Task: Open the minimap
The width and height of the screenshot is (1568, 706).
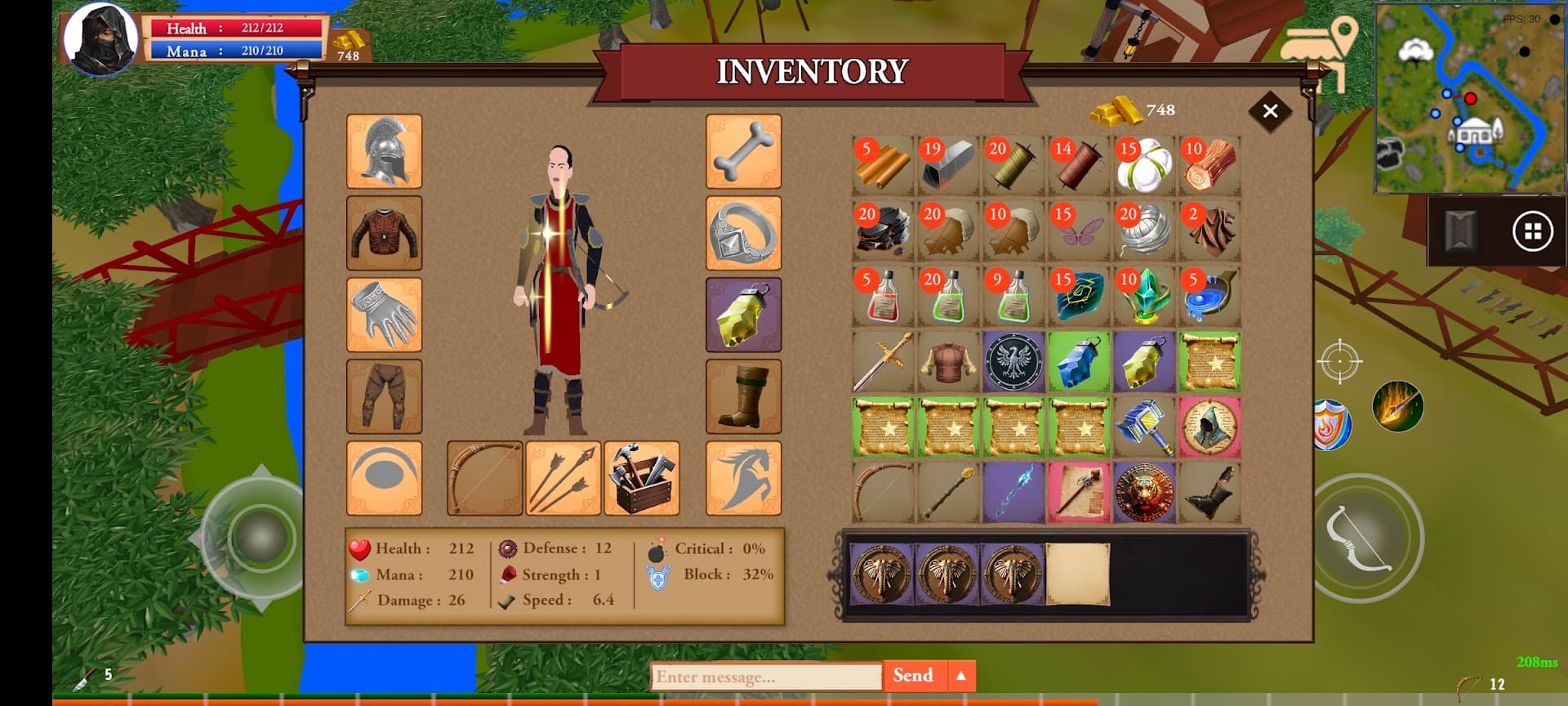Action: (1468, 98)
